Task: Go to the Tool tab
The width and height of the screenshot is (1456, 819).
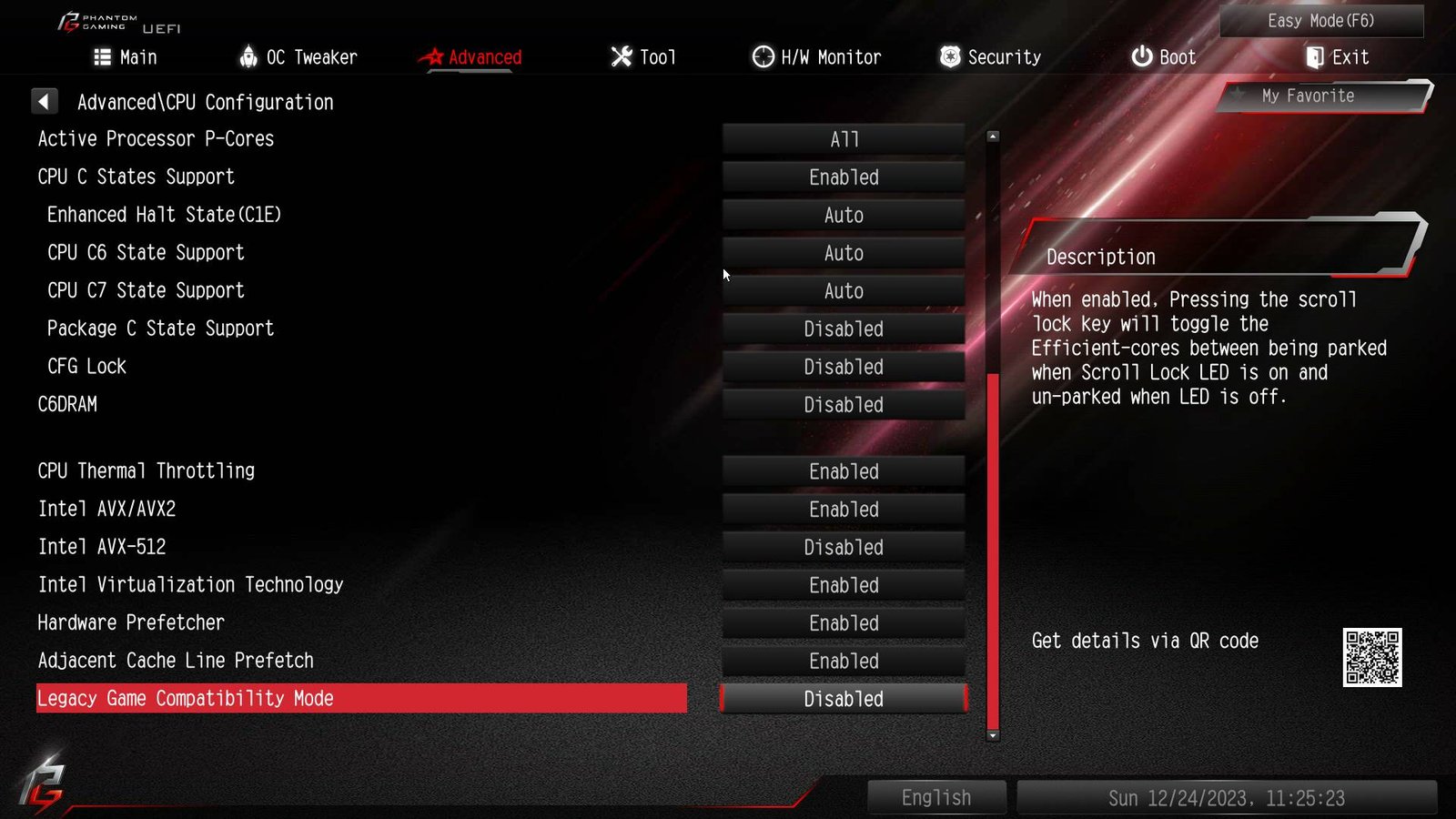Action: (643, 57)
